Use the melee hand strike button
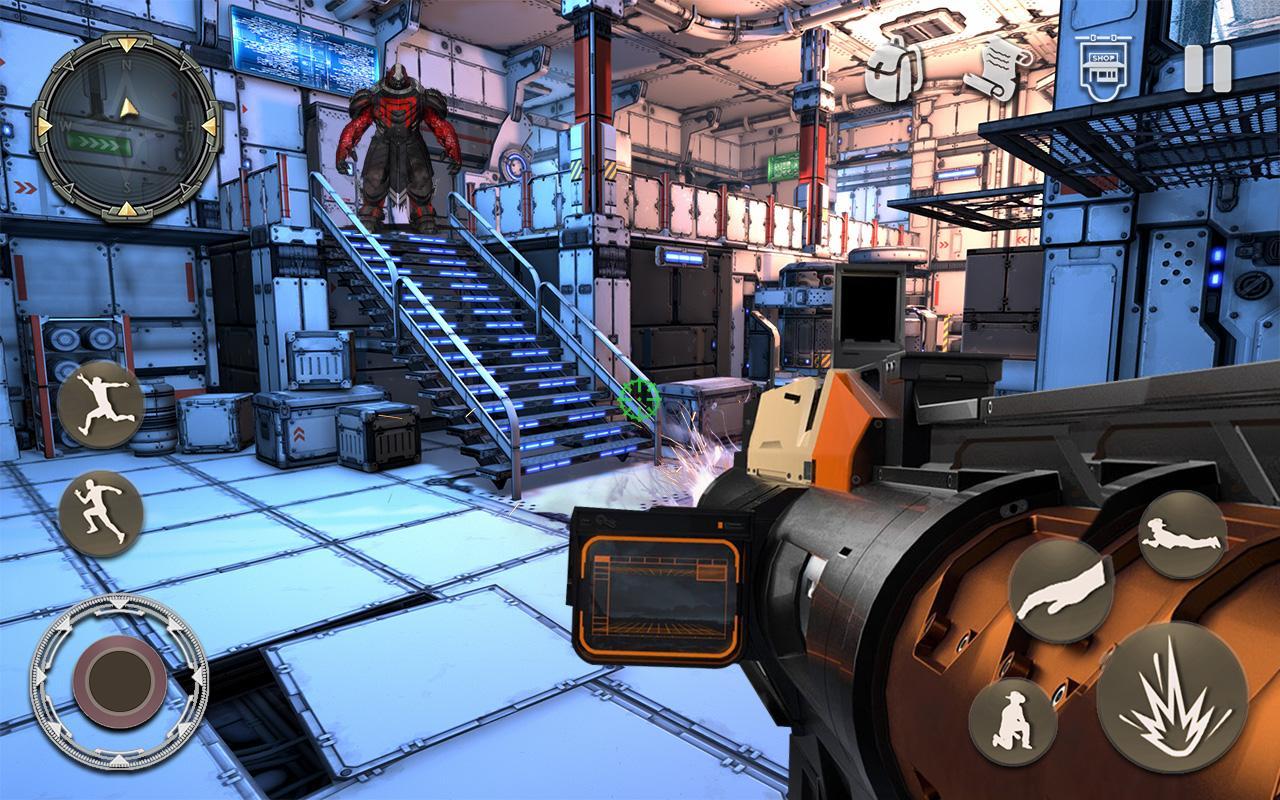 1061,590
